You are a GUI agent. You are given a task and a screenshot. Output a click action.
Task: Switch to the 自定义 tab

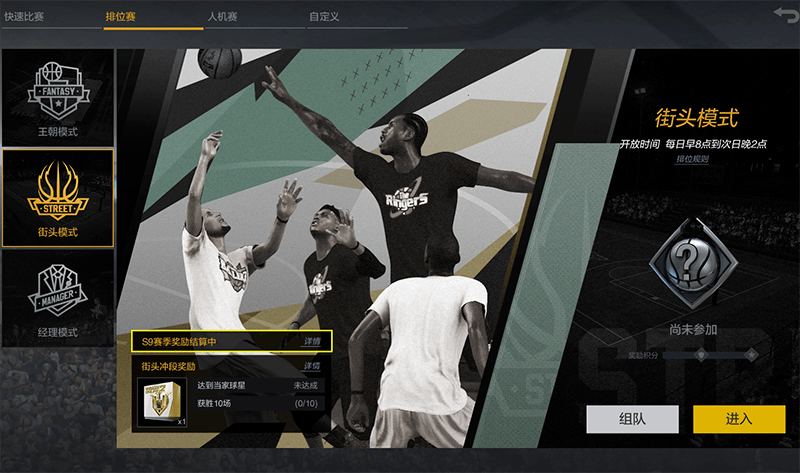pyautogui.click(x=325, y=17)
